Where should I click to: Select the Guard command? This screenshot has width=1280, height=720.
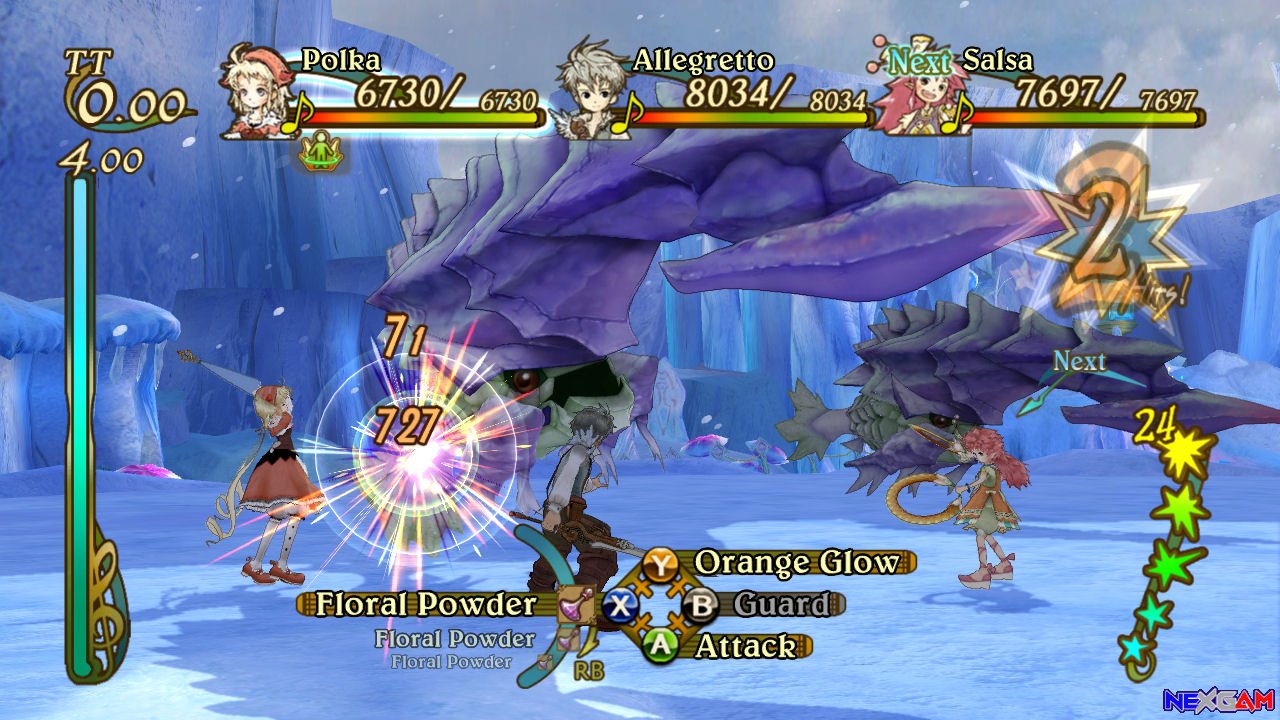(x=781, y=604)
